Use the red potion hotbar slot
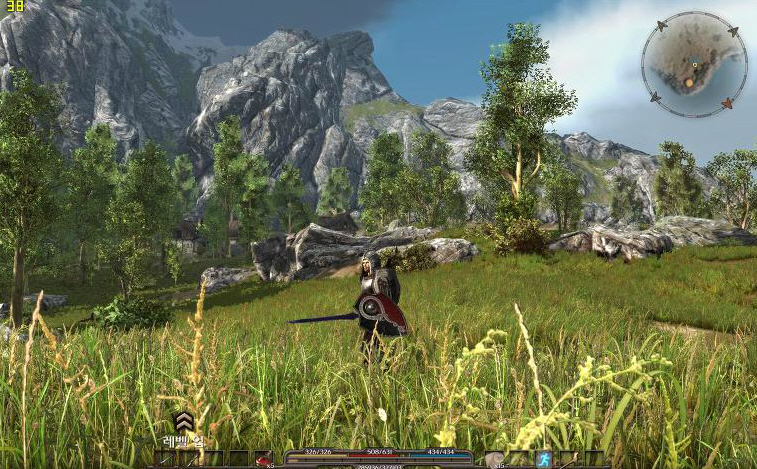Image resolution: width=757 pixels, height=469 pixels. pos(264,459)
